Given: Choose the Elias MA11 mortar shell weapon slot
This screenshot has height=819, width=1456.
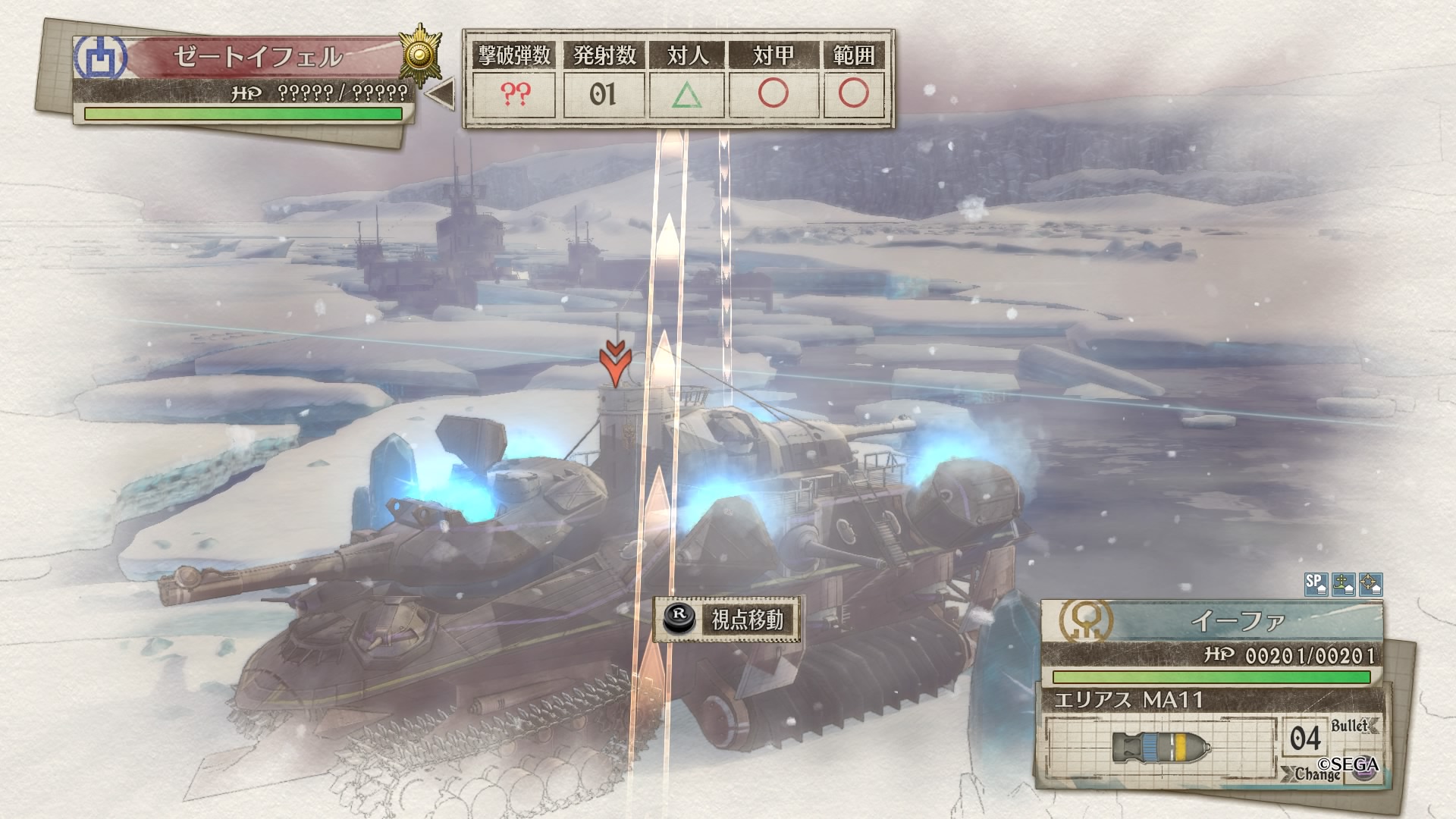Looking at the screenshot, I should (x=1161, y=746).
